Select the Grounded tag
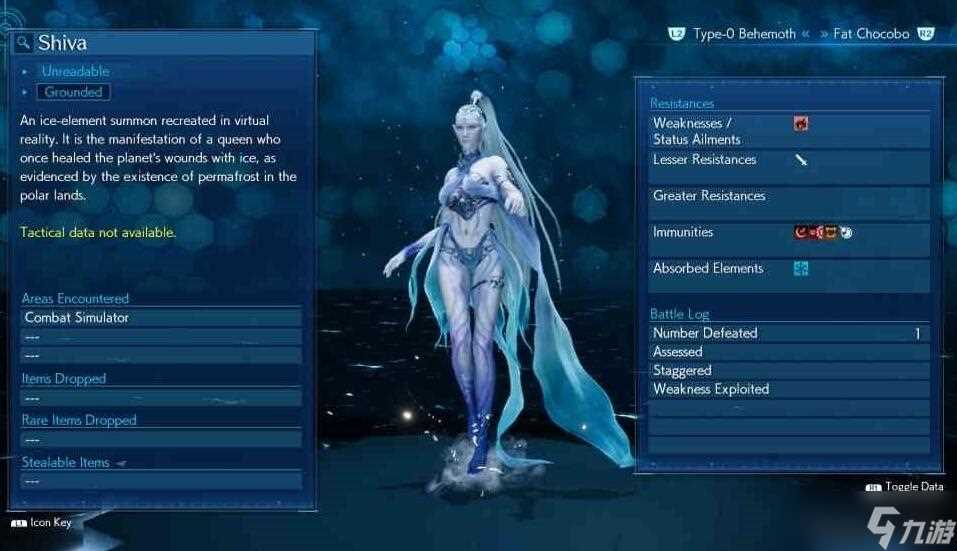The height and width of the screenshot is (551, 957). pos(74,92)
